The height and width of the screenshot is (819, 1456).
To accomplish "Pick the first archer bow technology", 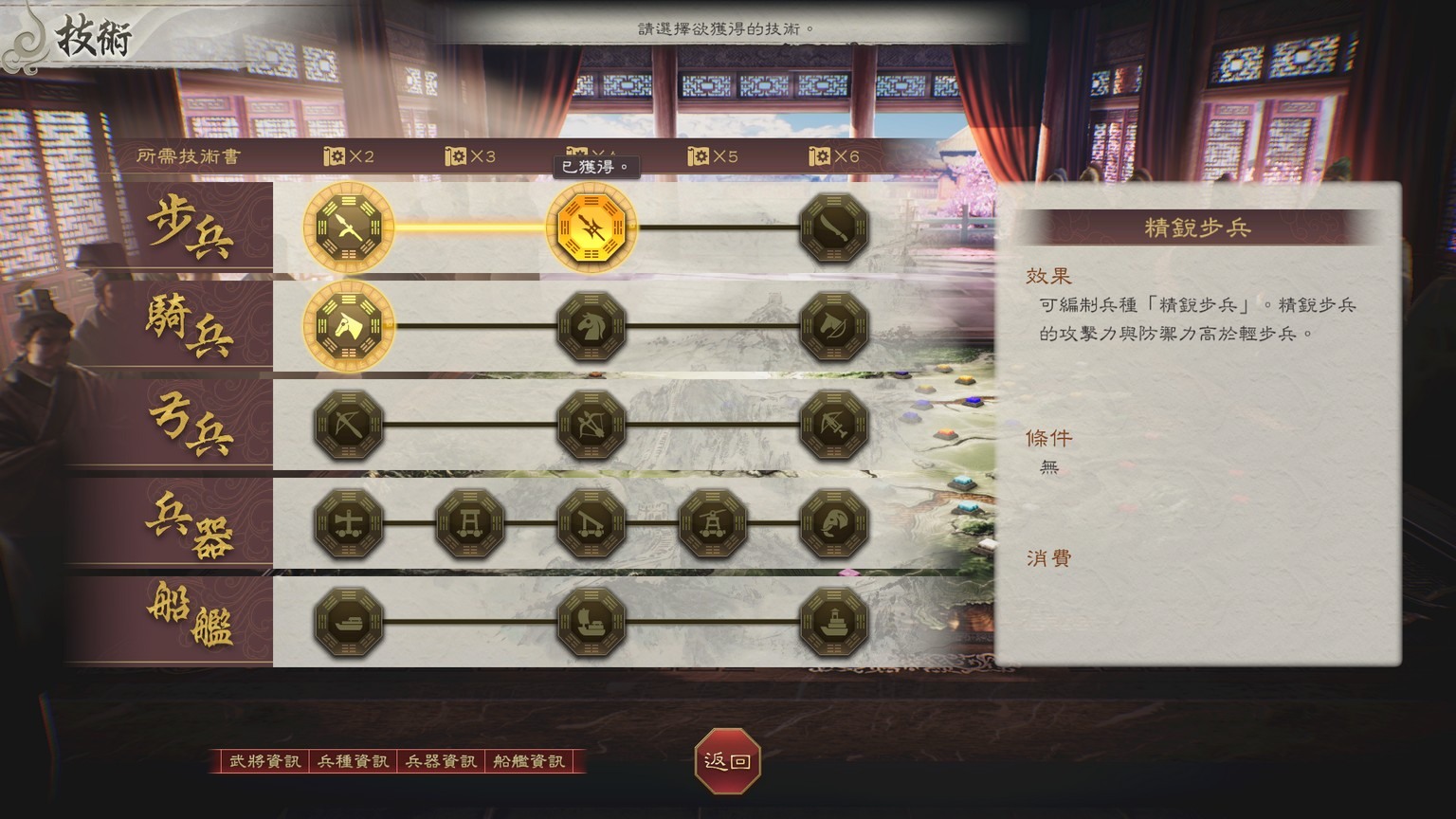I will click(x=348, y=425).
